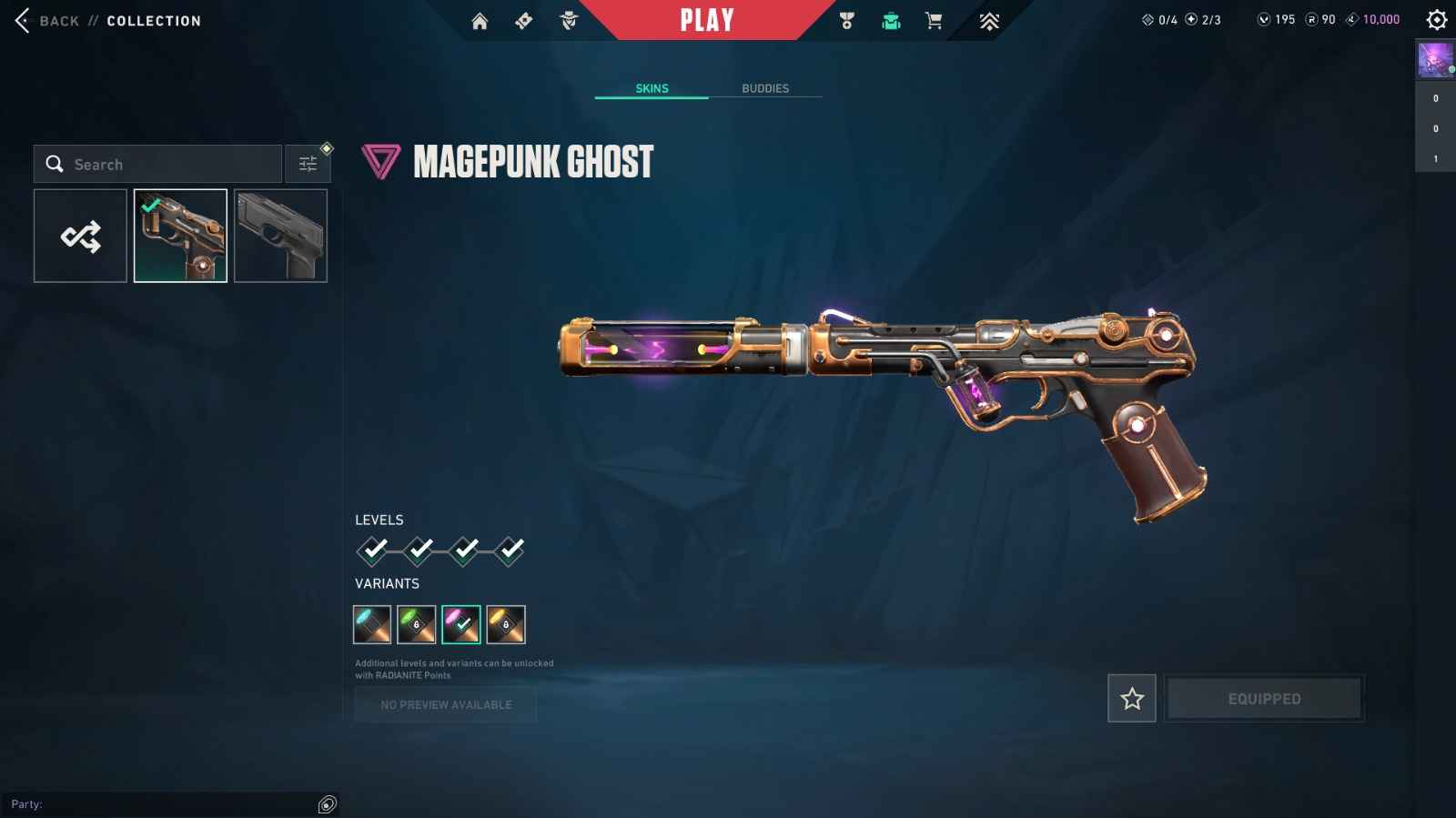1456x818 pixels.
Task: Open the party invite icon
Action: 328,804
